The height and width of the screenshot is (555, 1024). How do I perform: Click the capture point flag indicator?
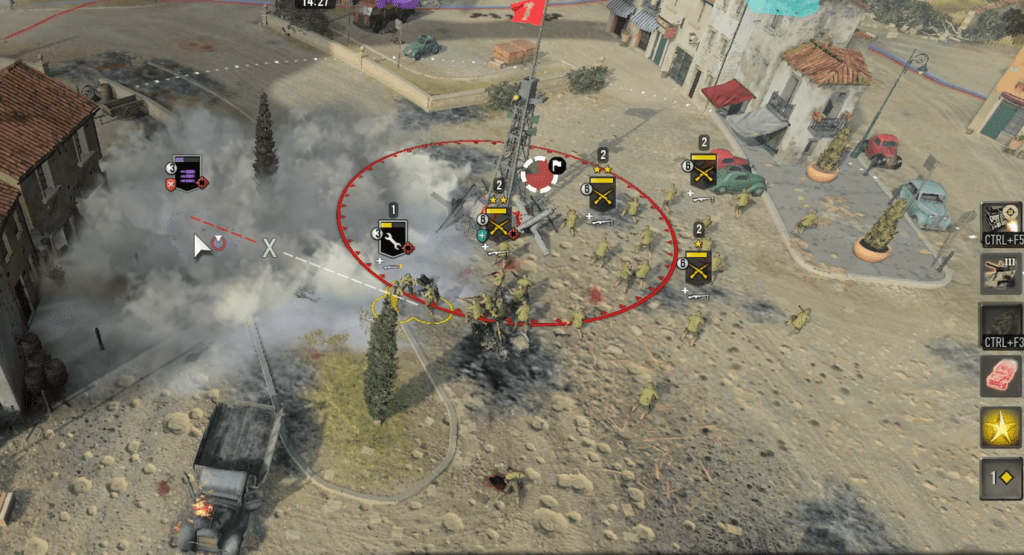point(542,172)
